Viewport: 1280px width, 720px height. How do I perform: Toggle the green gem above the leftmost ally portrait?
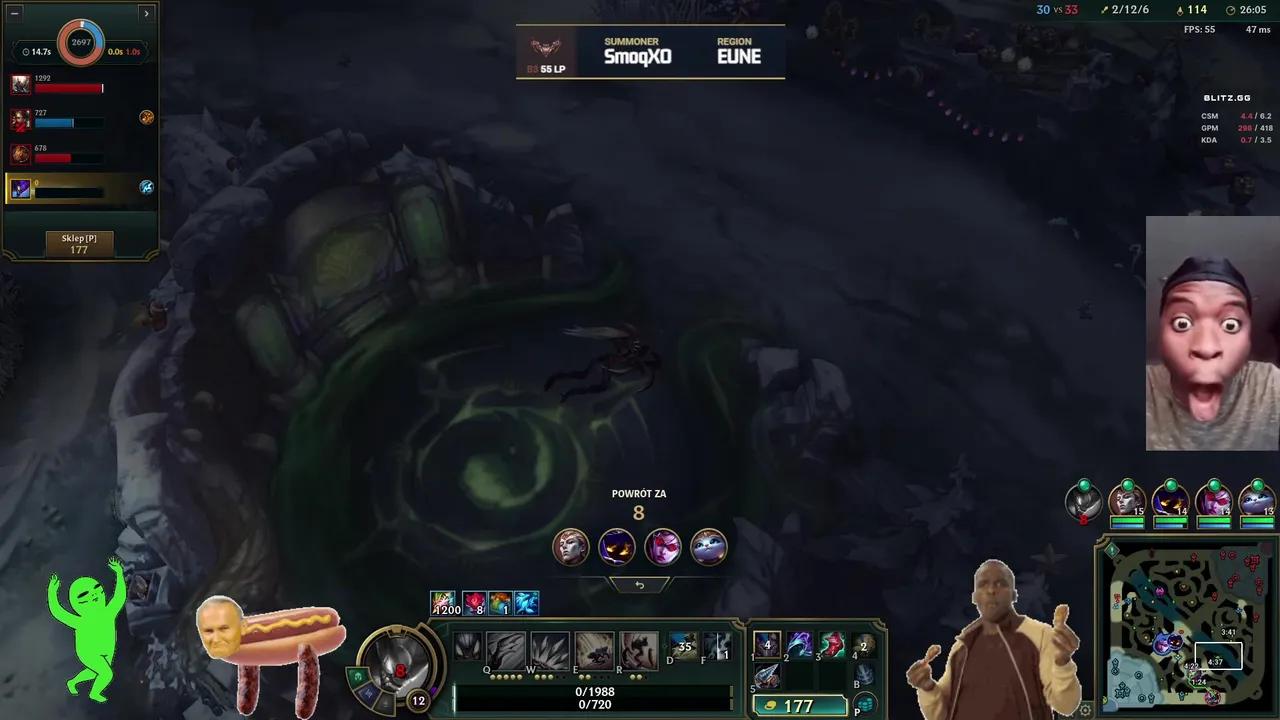click(x=1083, y=485)
